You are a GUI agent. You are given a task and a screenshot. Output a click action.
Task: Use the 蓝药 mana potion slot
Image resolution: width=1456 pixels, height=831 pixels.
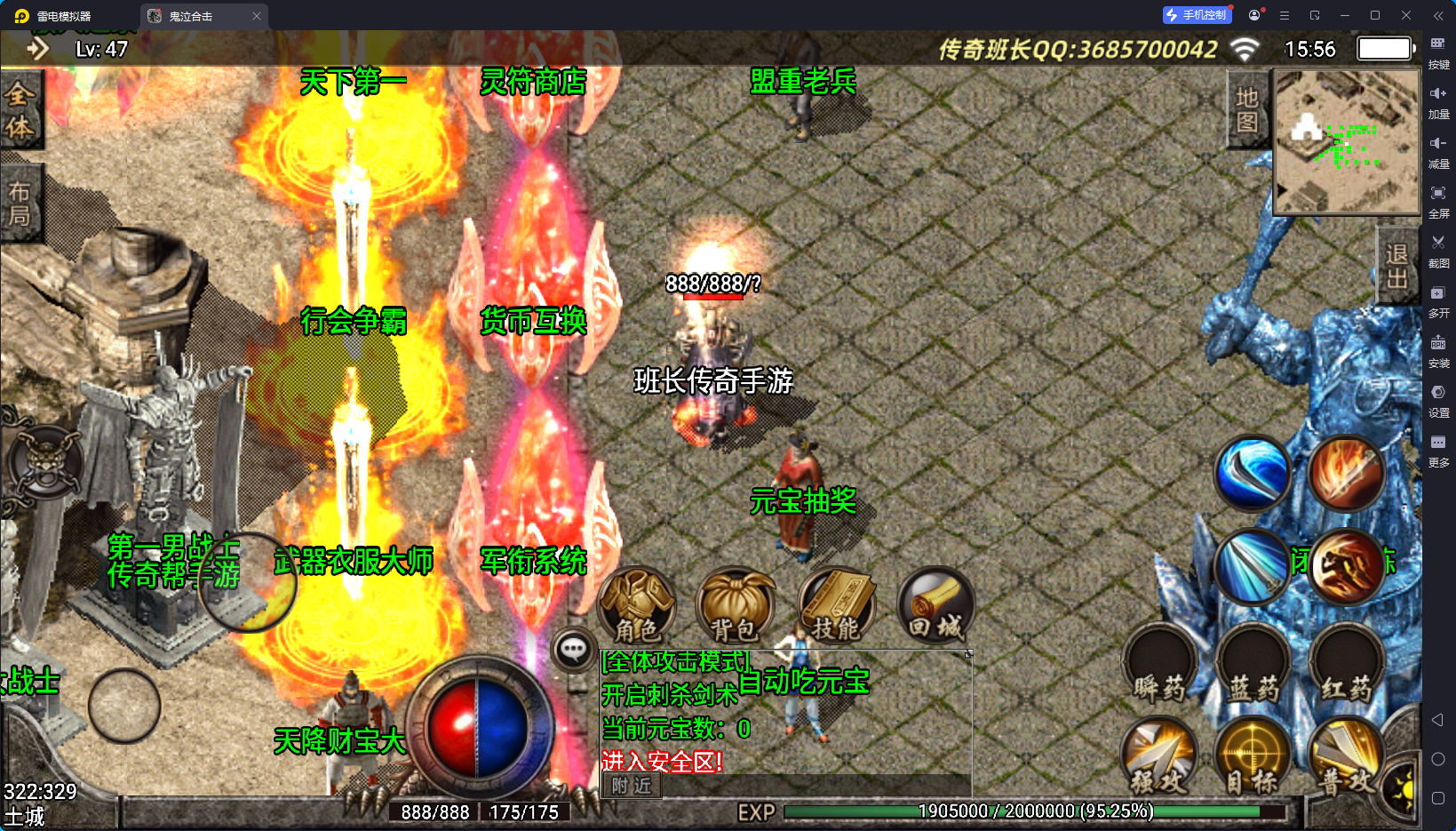click(x=1253, y=665)
